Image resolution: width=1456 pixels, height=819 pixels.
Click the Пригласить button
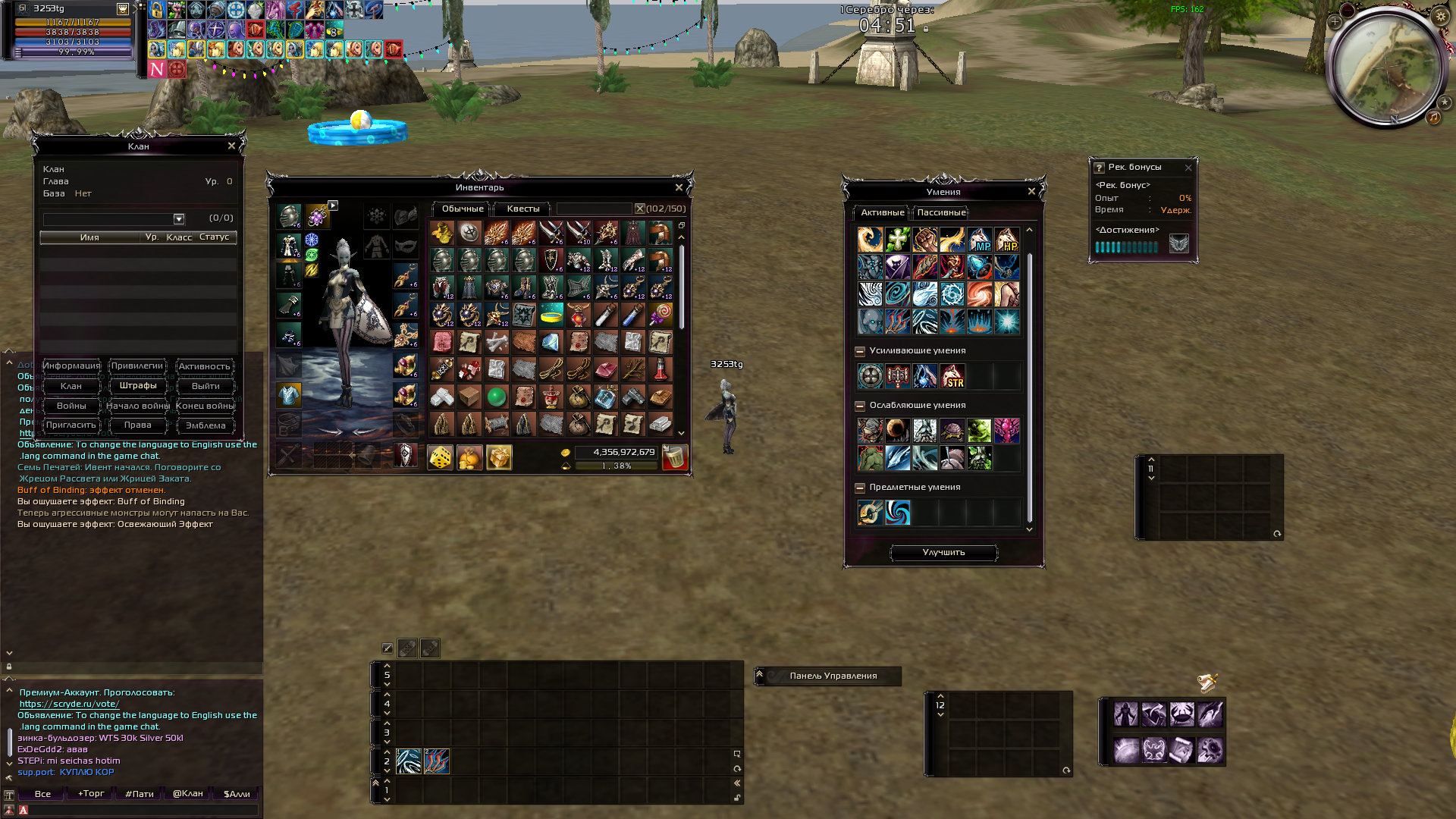pyautogui.click(x=71, y=425)
